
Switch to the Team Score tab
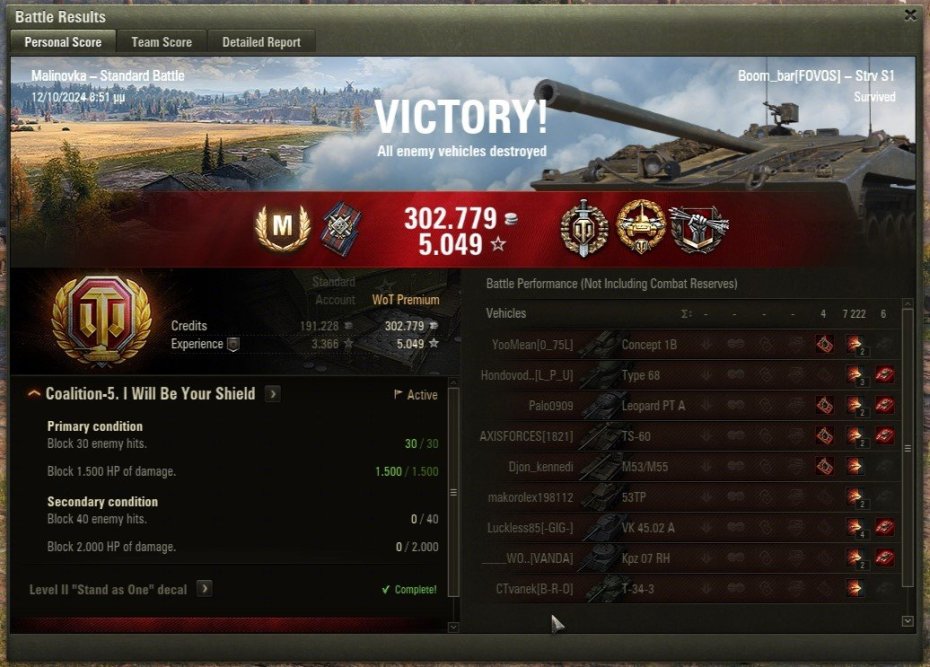coord(161,42)
